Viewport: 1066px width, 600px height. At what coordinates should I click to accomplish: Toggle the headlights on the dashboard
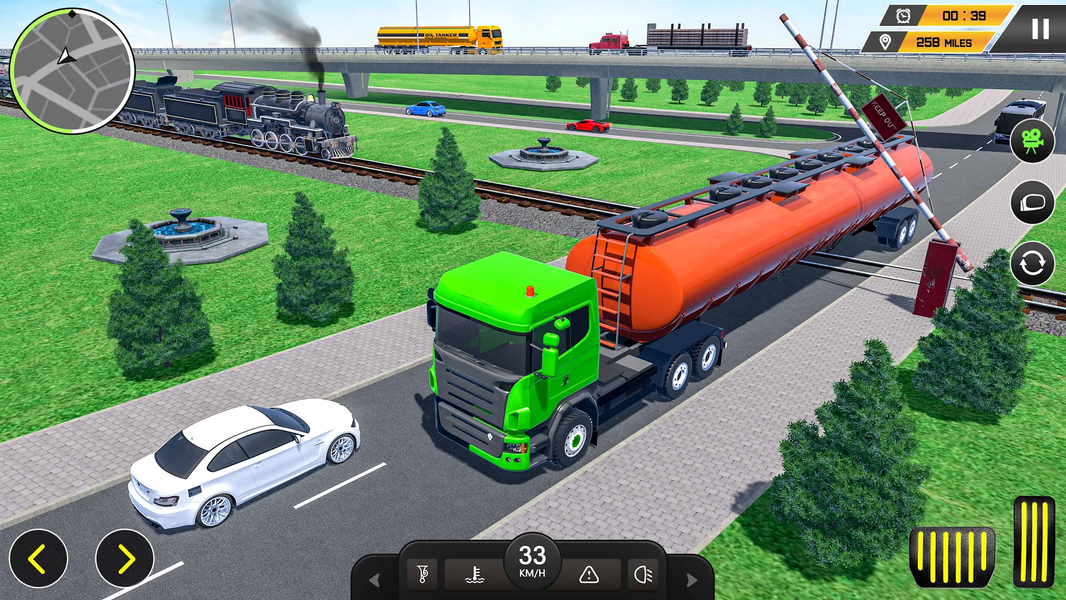[x=641, y=574]
